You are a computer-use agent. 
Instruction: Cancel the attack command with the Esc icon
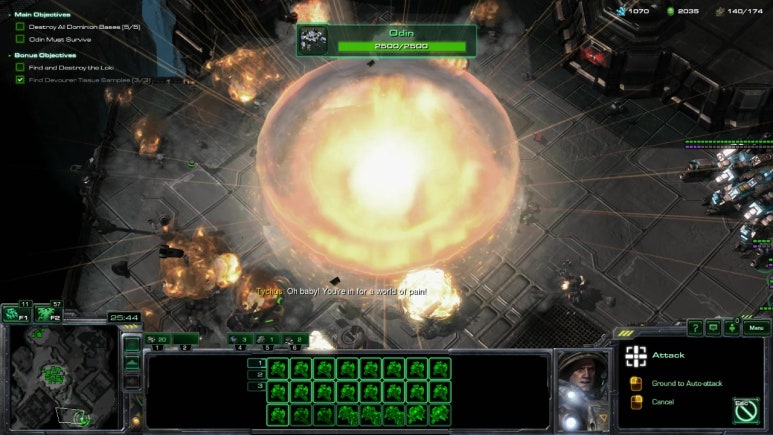click(x=745, y=410)
